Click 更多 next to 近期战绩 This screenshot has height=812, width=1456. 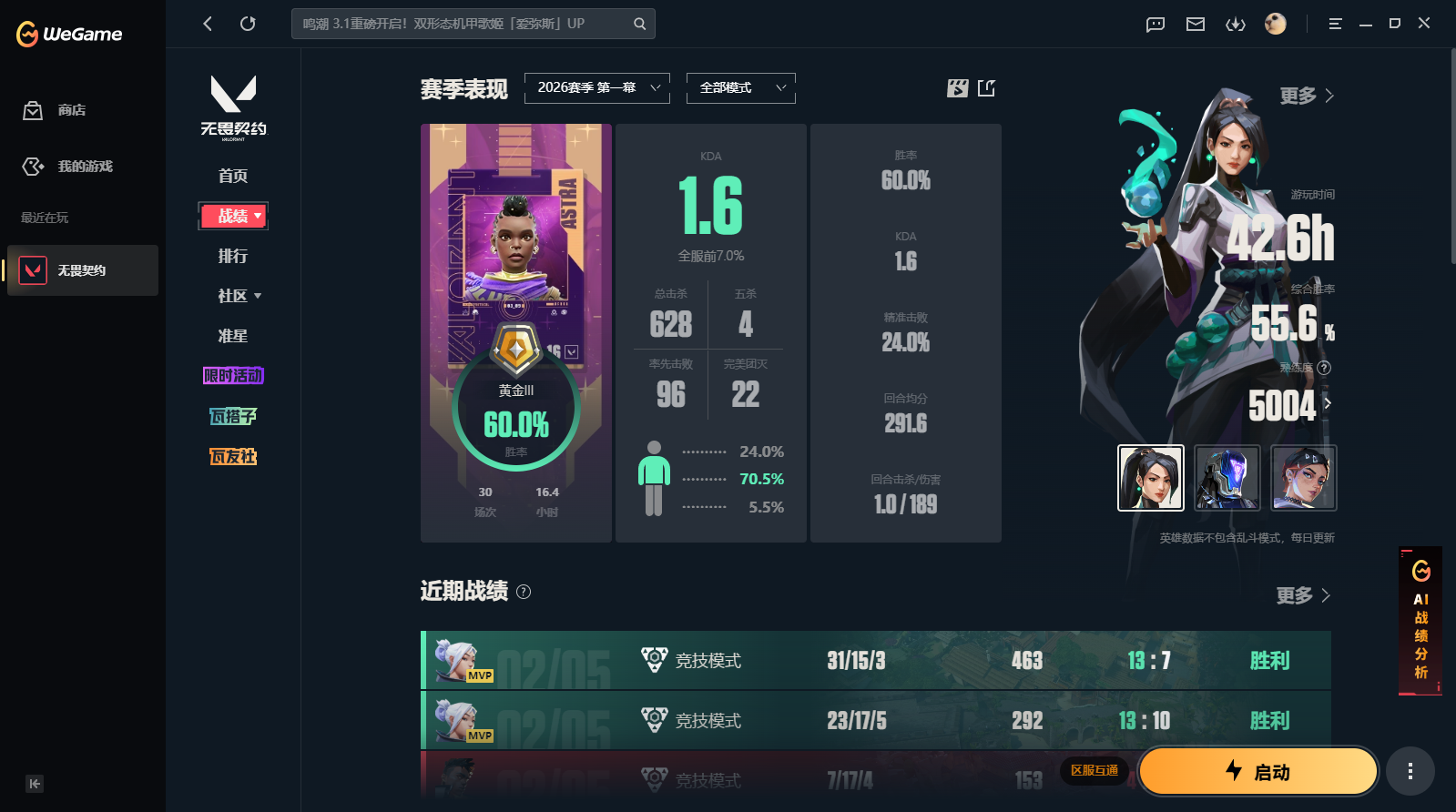[x=1302, y=595]
